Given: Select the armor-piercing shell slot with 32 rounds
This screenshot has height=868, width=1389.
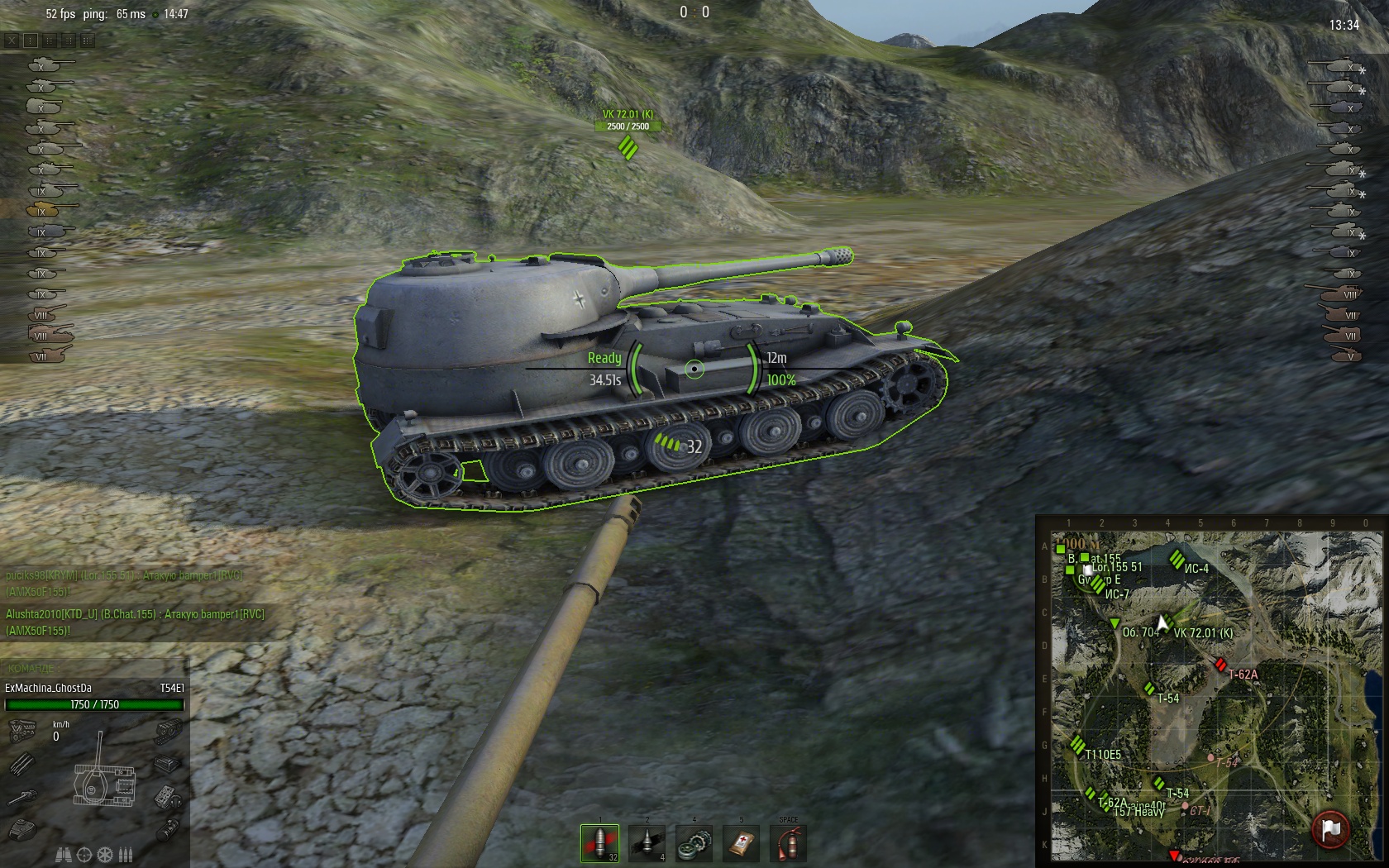Looking at the screenshot, I should point(599,843).
